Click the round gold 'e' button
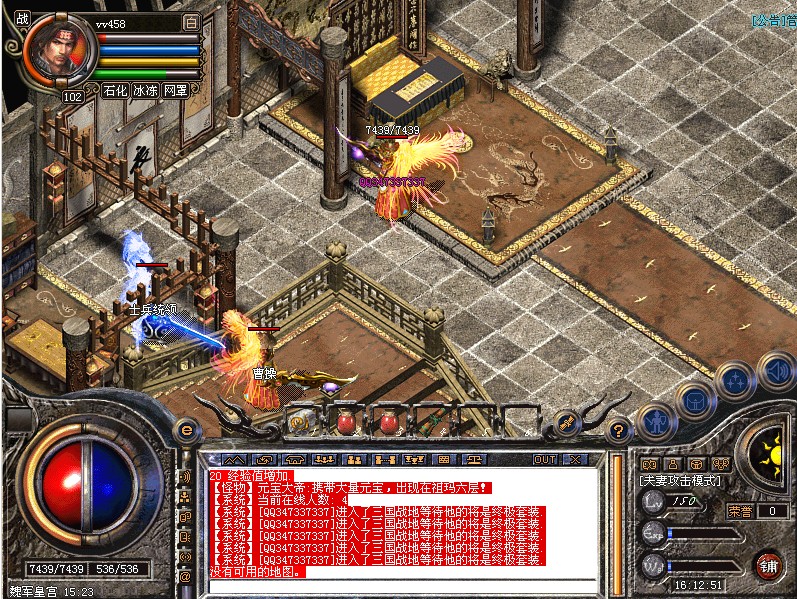 186,431
